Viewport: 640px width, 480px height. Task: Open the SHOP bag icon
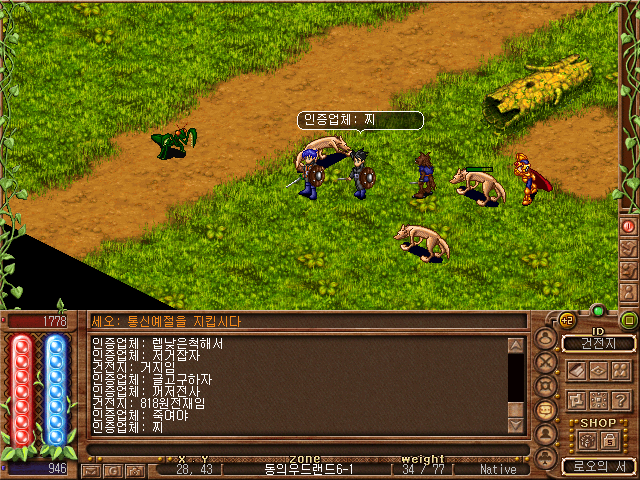tap(588, 438)
